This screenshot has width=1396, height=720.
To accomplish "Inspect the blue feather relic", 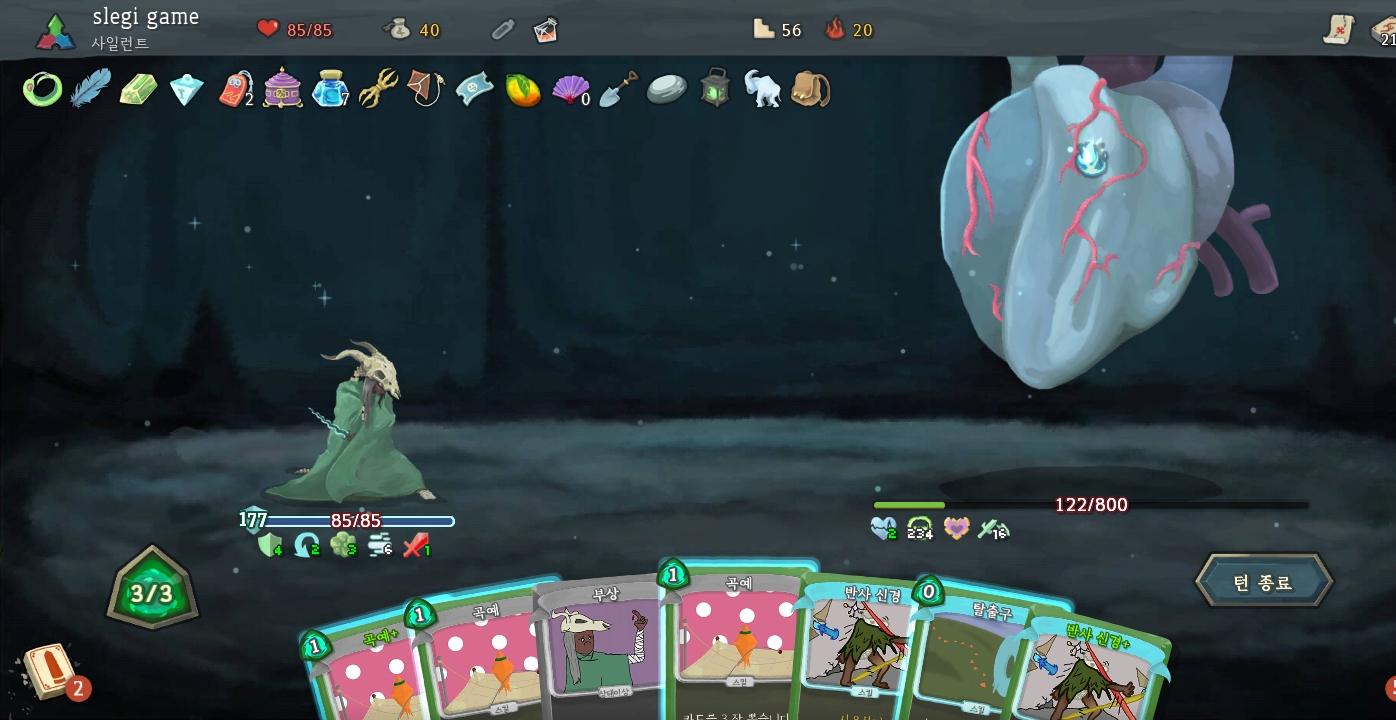I will click(90, 89).
